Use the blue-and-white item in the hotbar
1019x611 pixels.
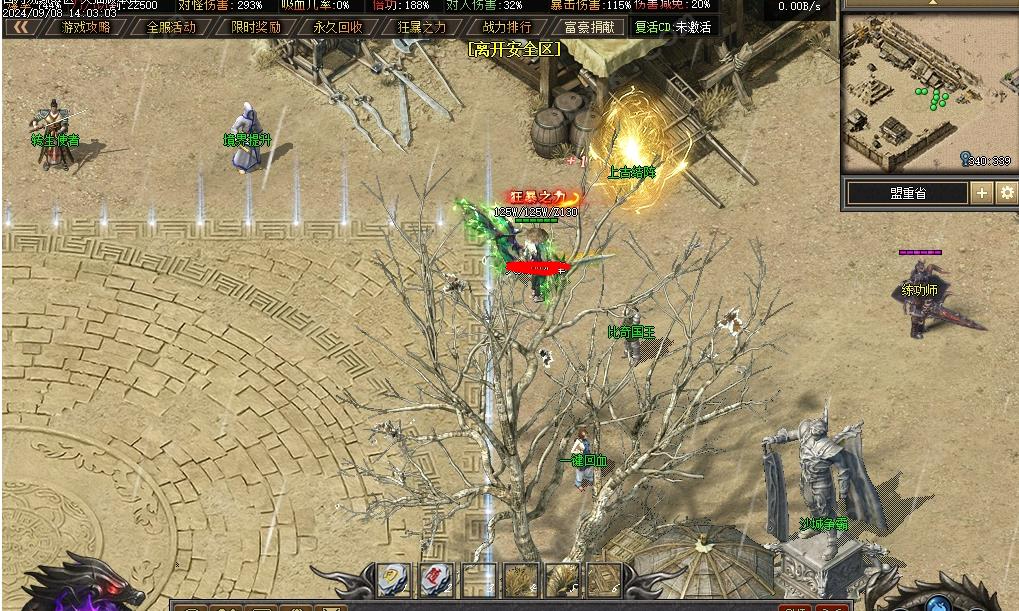393,578
